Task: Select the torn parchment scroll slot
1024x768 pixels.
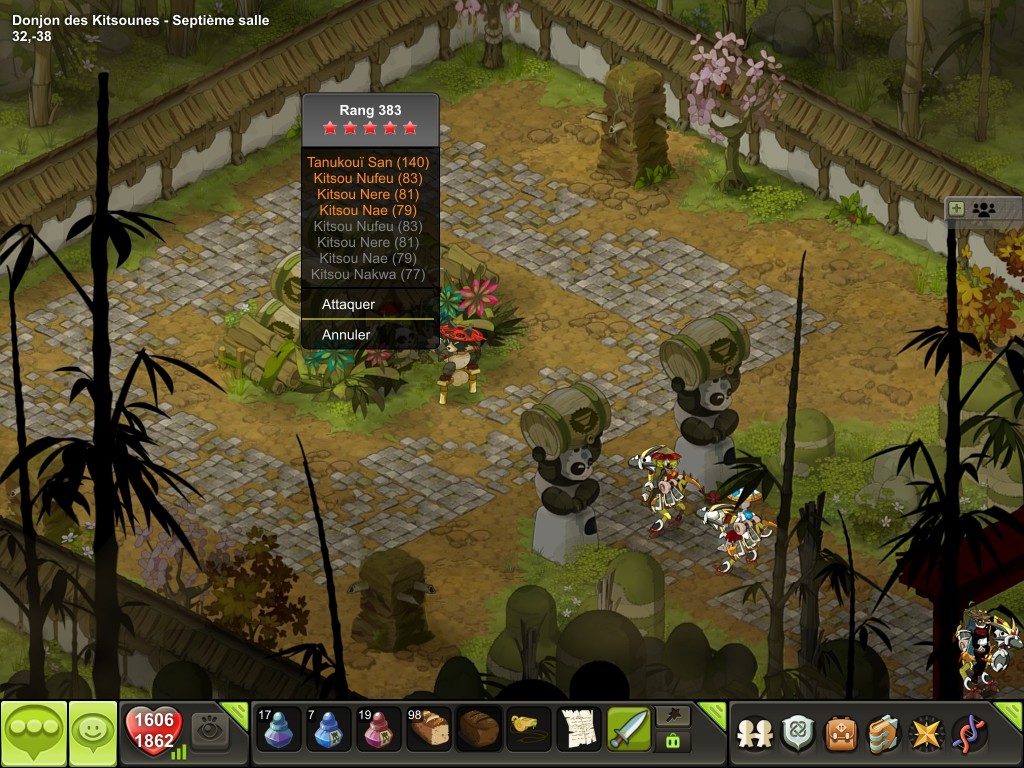Action: [x=578, y=729]
